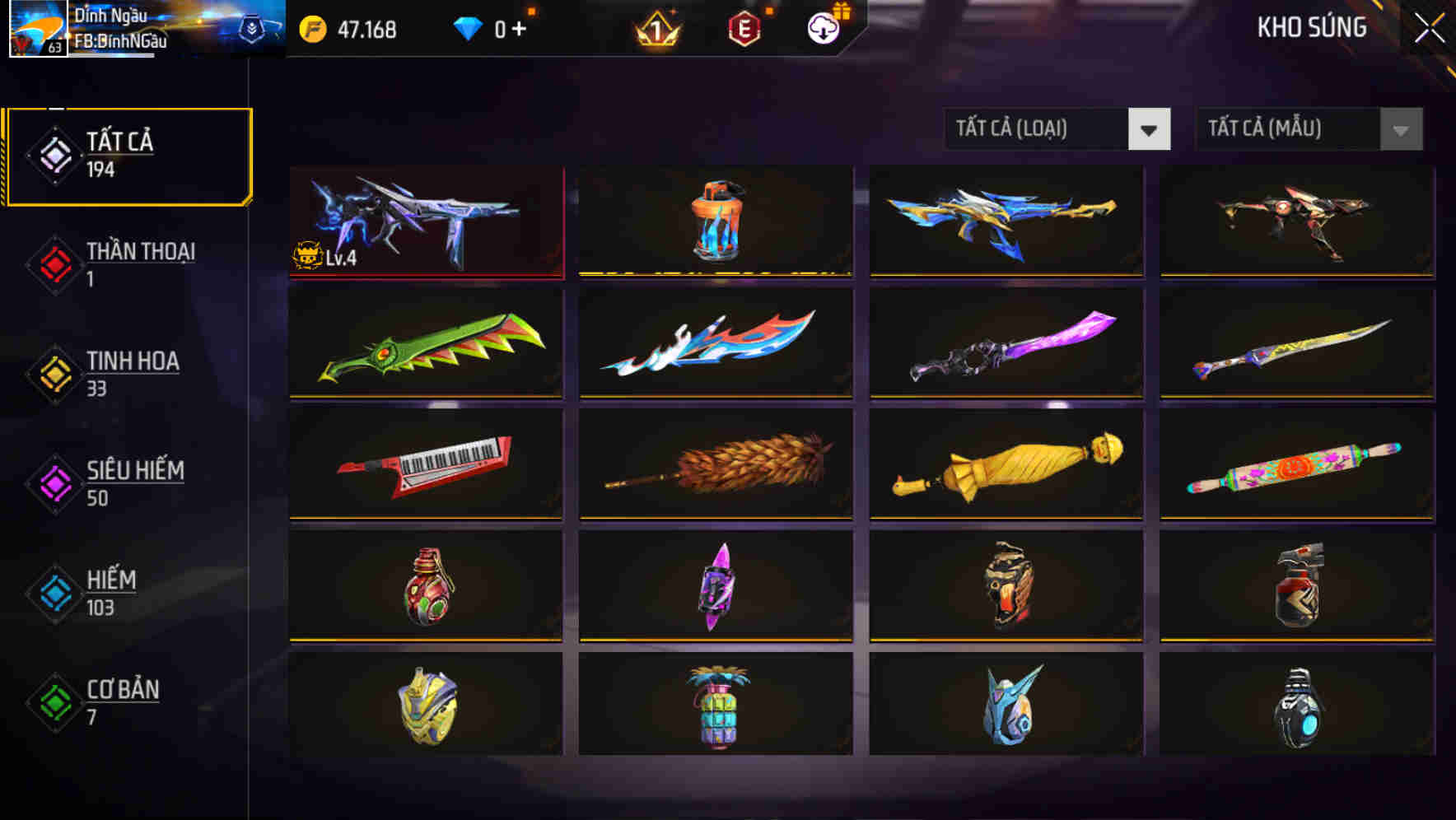1456x820 pixels.
Task: Open the TẤT CẢ (LOẠI) dropdown
Action: (1057, 129)
